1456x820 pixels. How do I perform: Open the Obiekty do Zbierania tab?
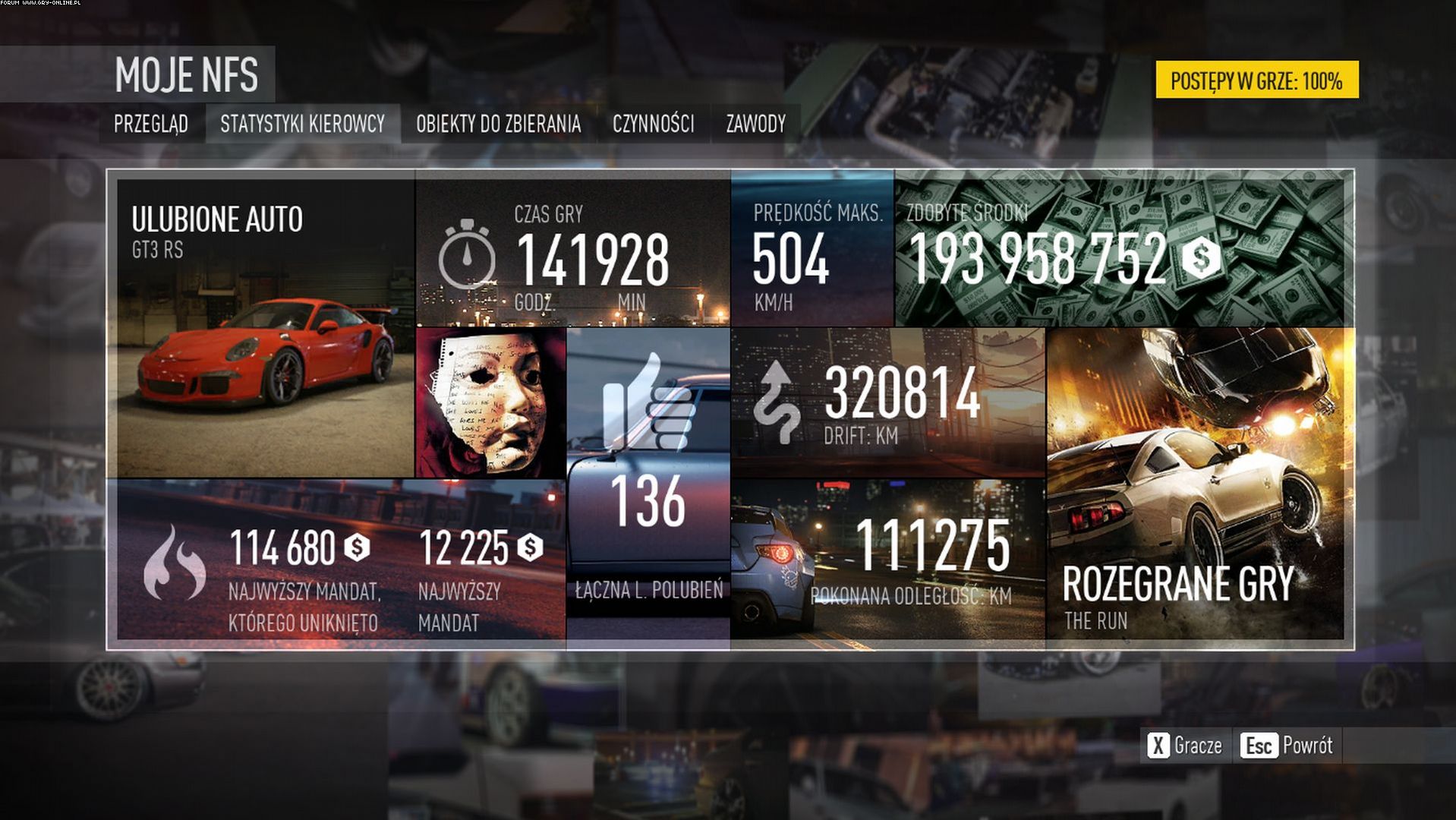[x=498, y=124]
